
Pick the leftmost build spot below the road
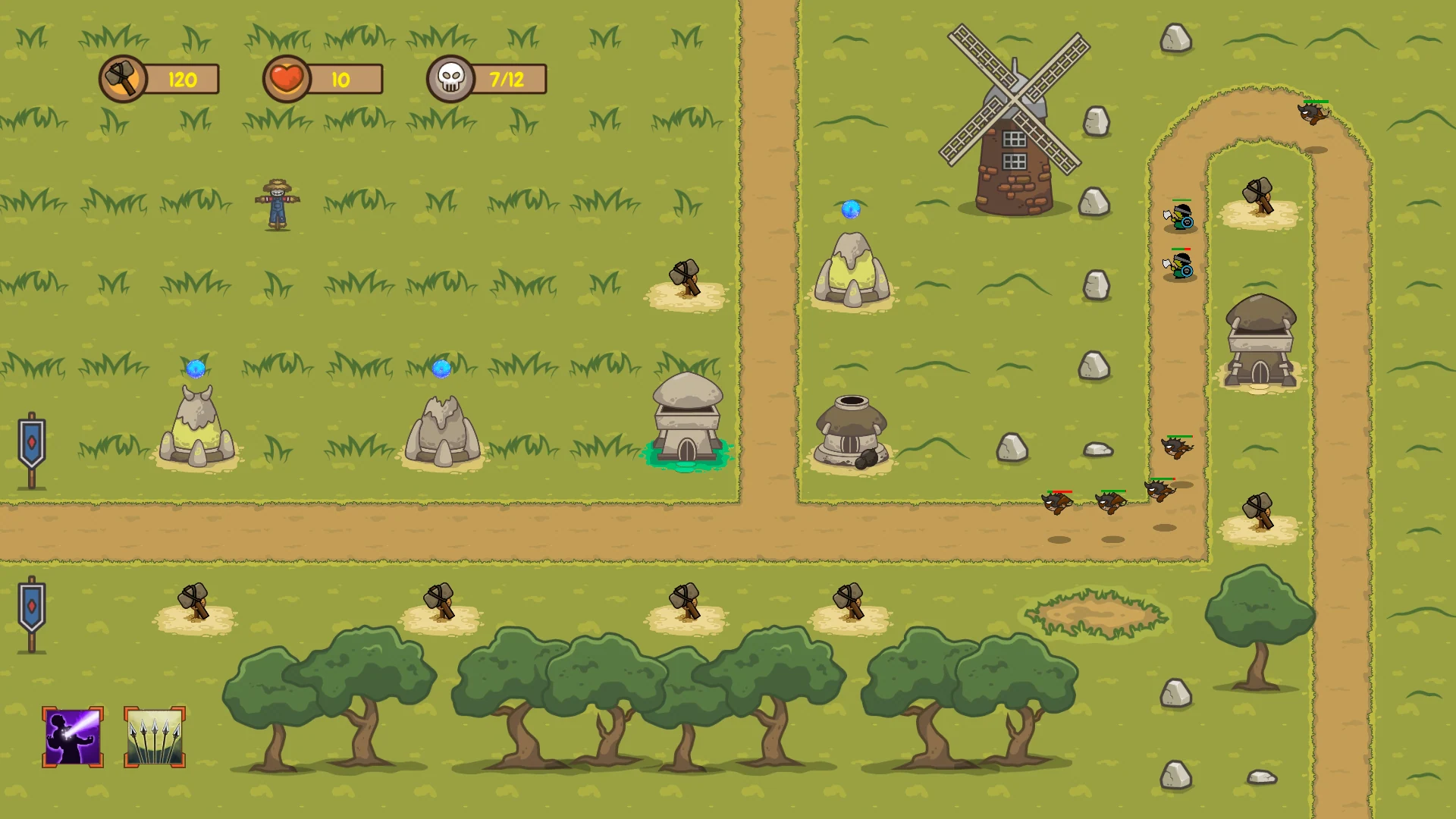(x=195, y=603)
